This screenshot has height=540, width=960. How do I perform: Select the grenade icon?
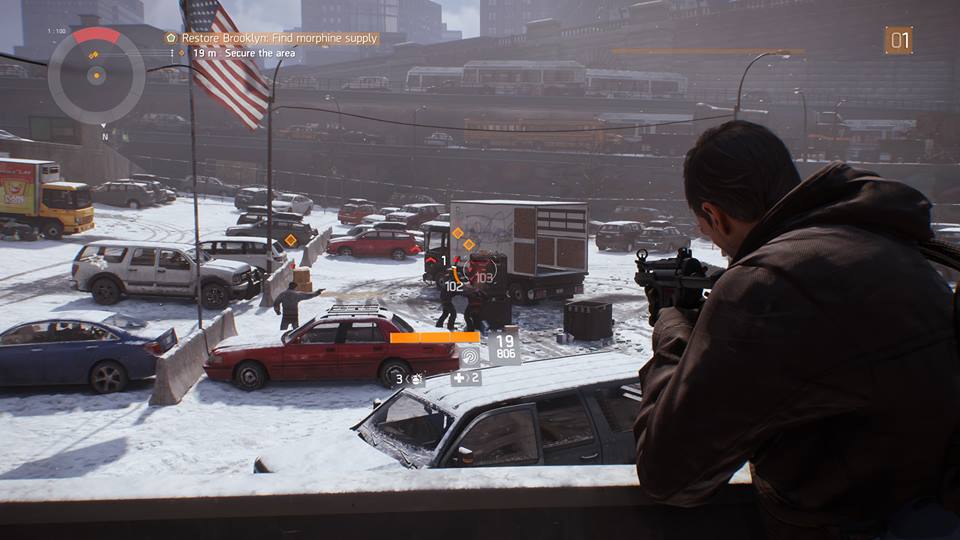(416, 379)
